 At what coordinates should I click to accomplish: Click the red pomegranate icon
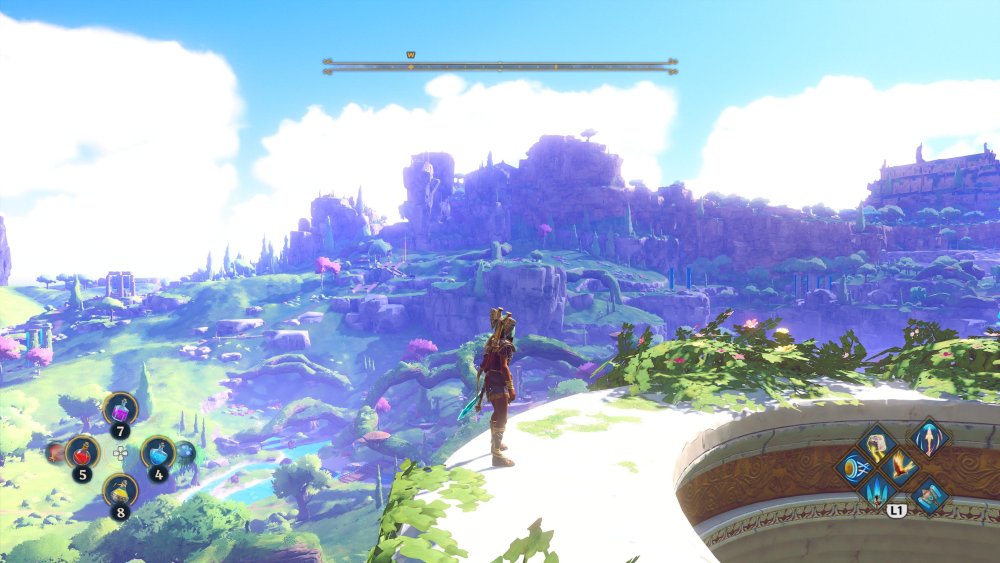click(55, 453)
